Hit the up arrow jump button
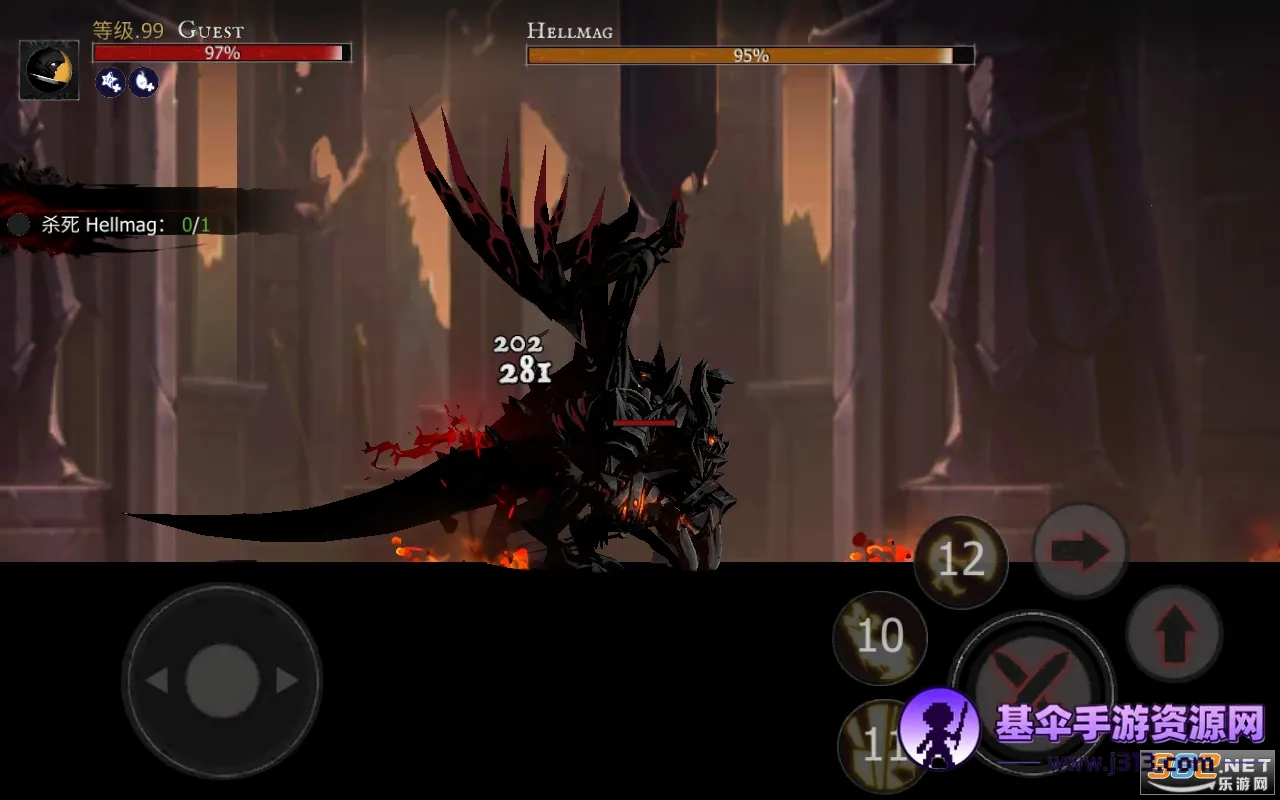 pyautogui.click(x=1174, y=634)
